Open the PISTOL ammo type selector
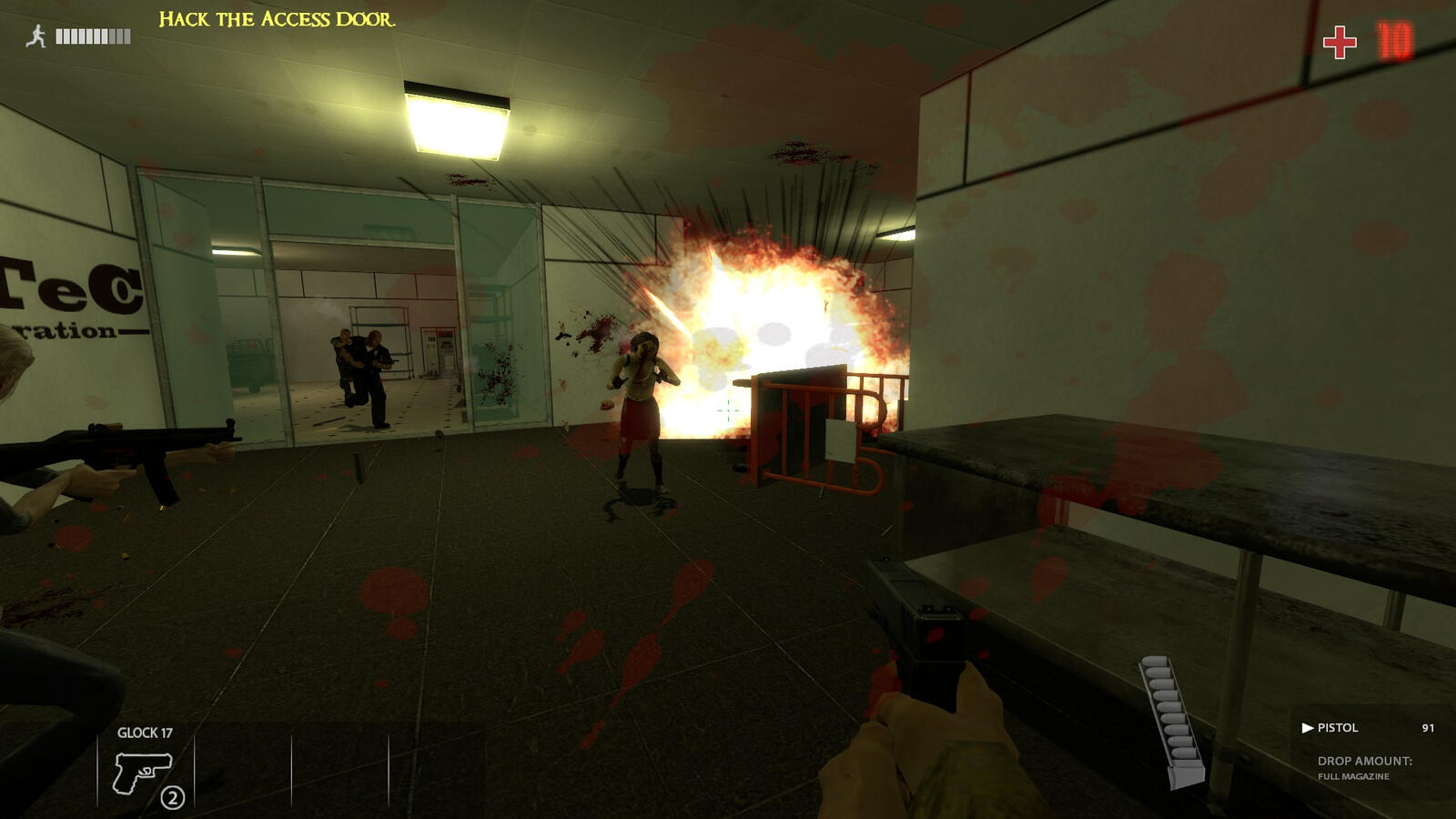The image size is (1456, 819). [x=1338, y=728]
